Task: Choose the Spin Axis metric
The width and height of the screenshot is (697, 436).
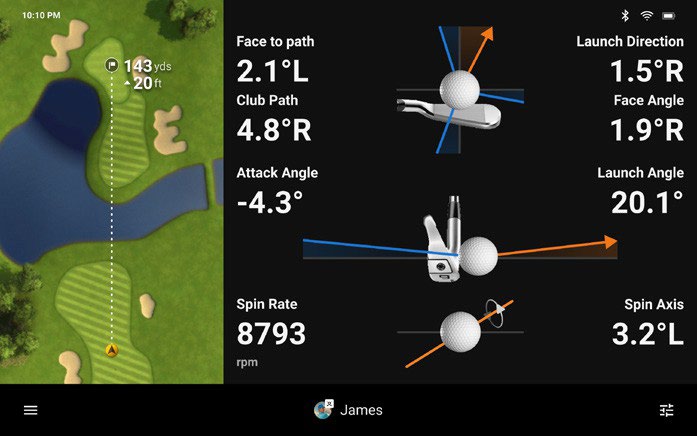Action: click(x=647, y=322)
